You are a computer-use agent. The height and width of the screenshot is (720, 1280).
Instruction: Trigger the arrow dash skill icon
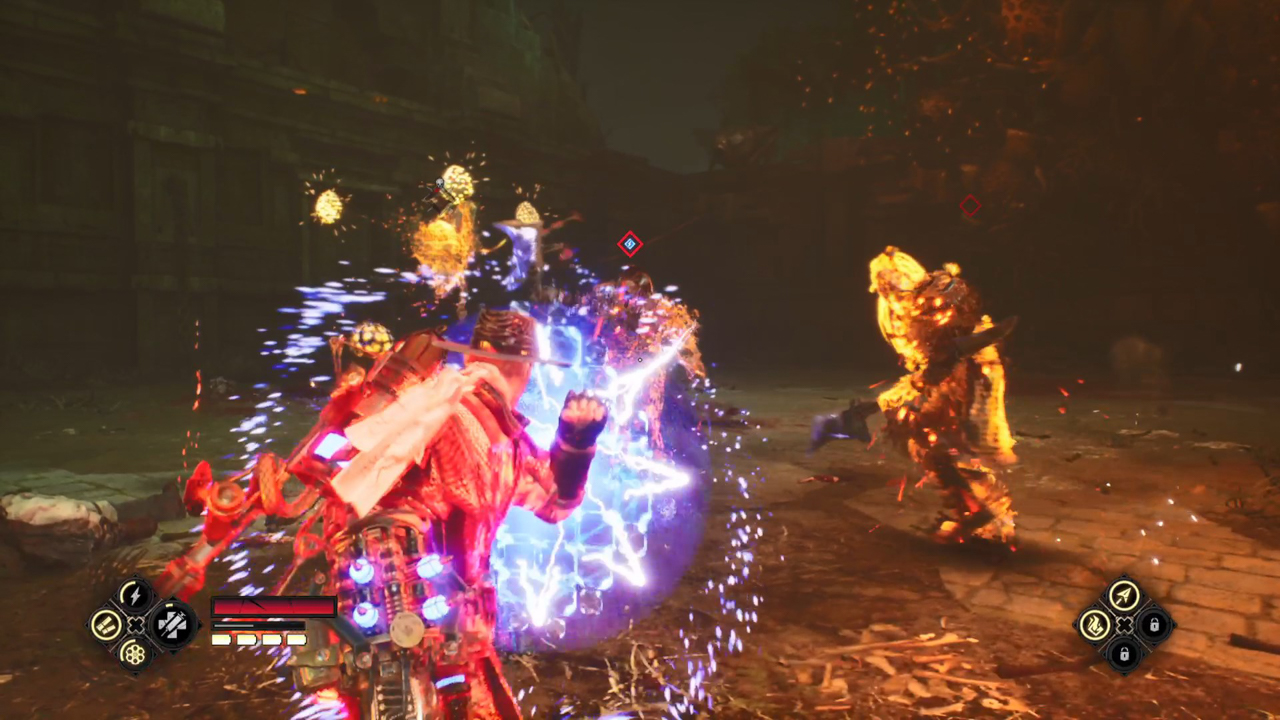(x=1124, y=597)
